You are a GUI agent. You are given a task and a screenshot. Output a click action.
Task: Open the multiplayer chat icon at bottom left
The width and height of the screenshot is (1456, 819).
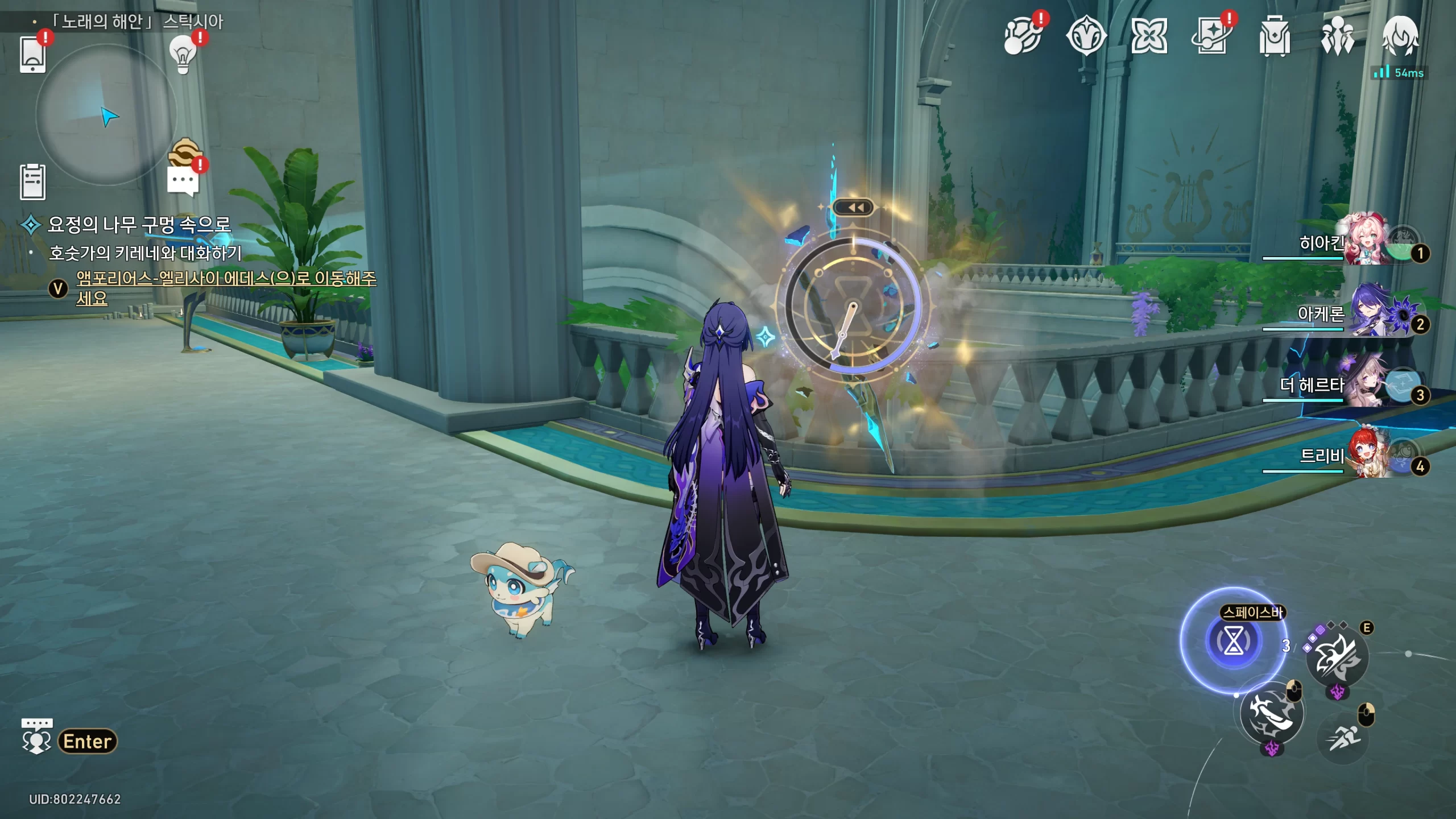[37, 738]
